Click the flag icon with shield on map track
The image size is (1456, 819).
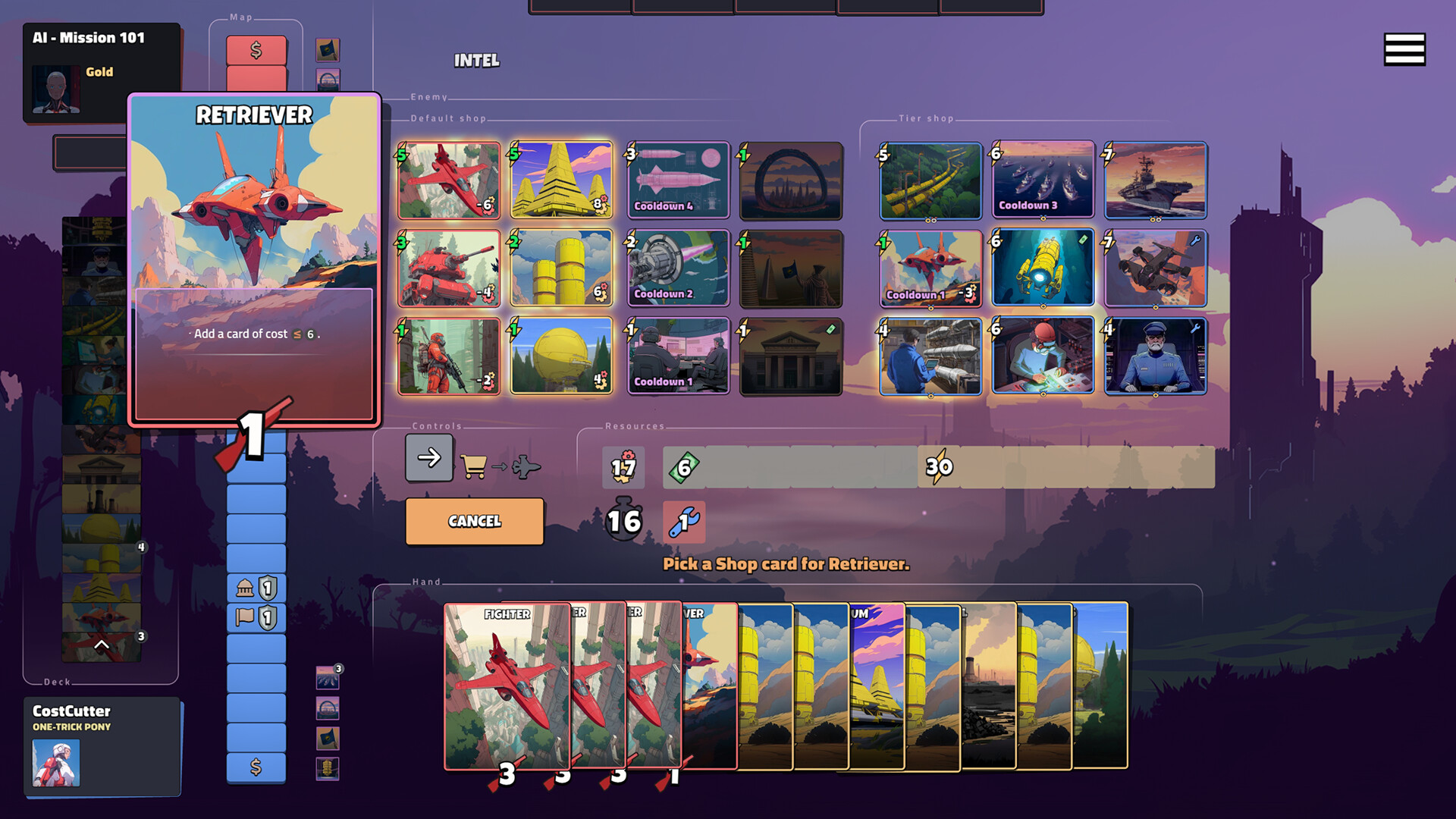coord(256,618)
